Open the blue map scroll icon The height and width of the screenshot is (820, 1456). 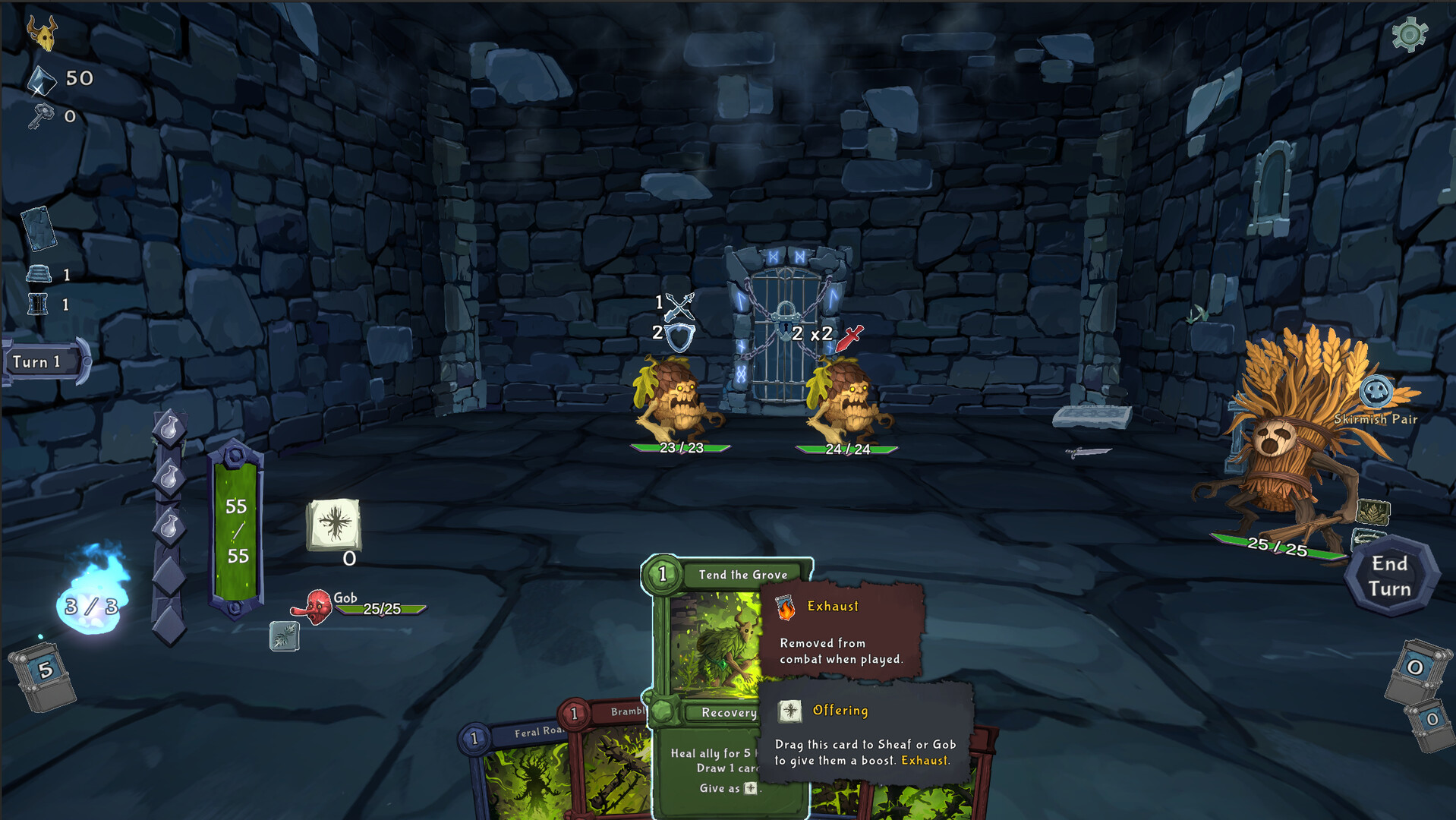39,228
